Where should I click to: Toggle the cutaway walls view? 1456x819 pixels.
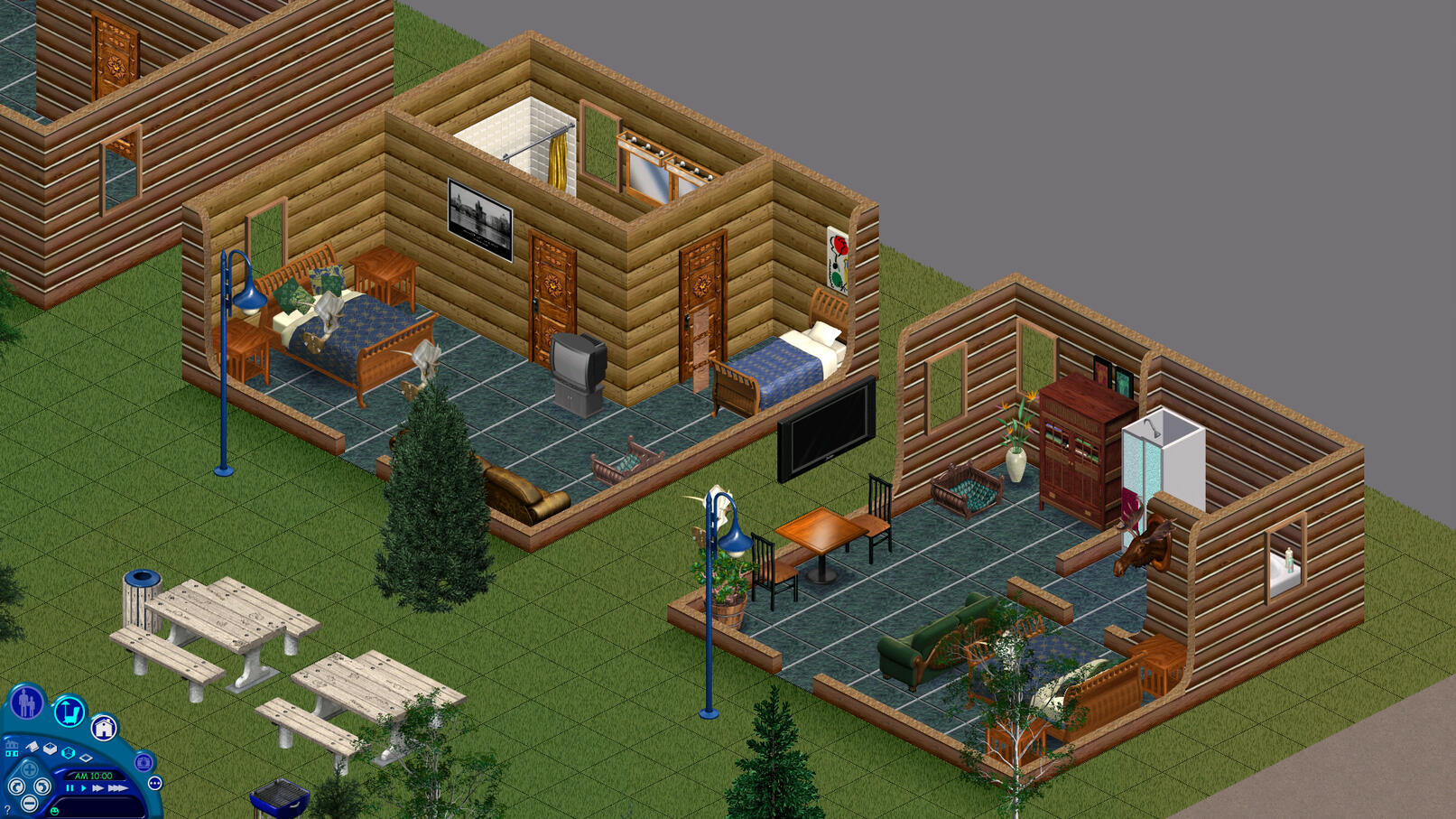(x=50, y=749)
